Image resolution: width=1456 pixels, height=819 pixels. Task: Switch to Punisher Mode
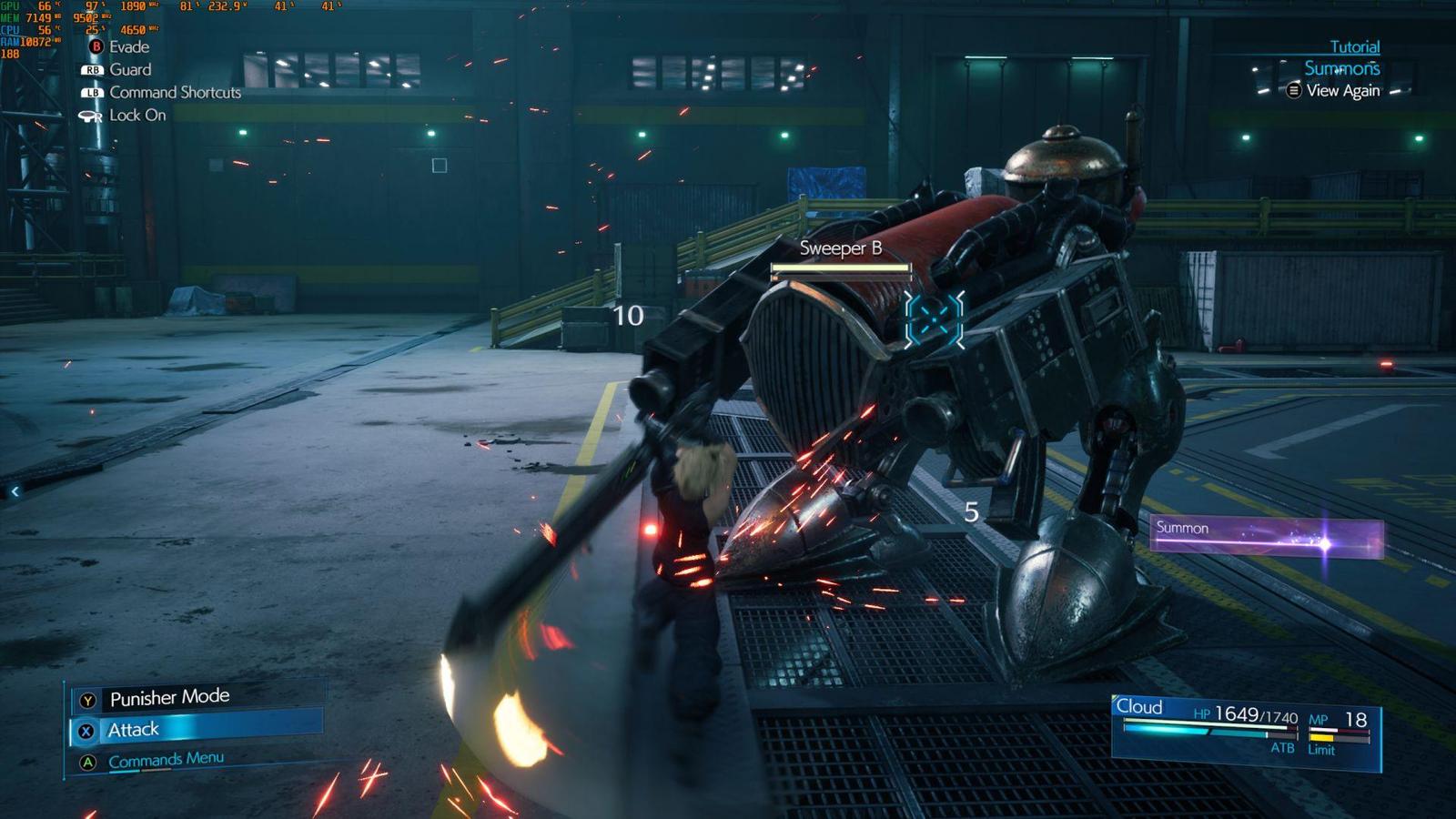(x=169, y=698)
